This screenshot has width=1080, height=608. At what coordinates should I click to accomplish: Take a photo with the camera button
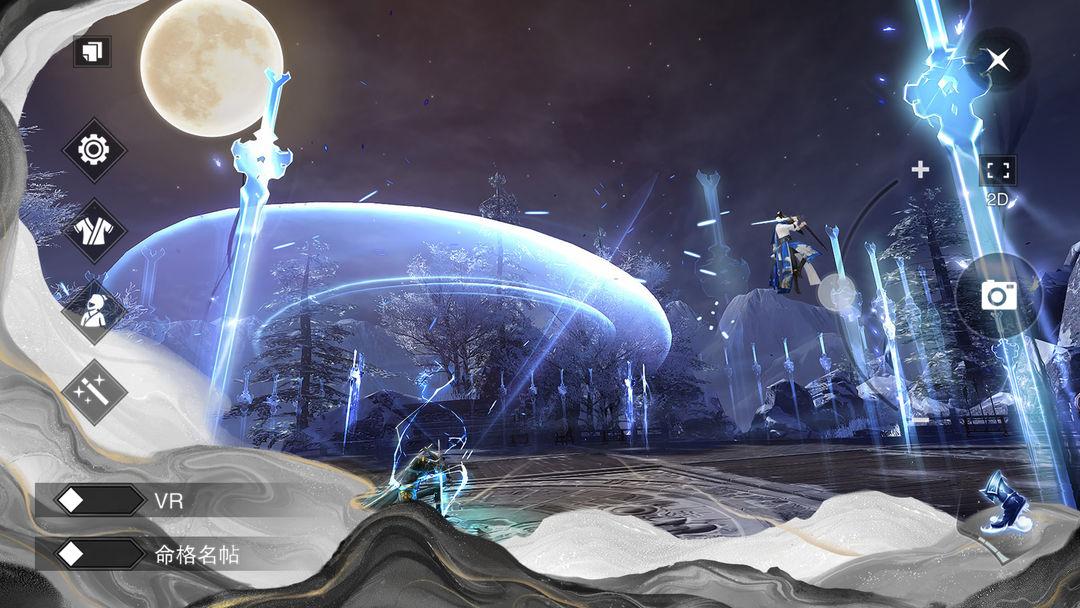998,295
